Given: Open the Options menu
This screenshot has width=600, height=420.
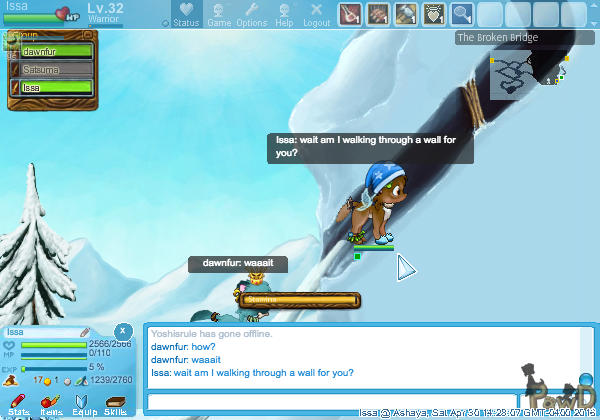Looking at the screenshot, I should point(251,15).
